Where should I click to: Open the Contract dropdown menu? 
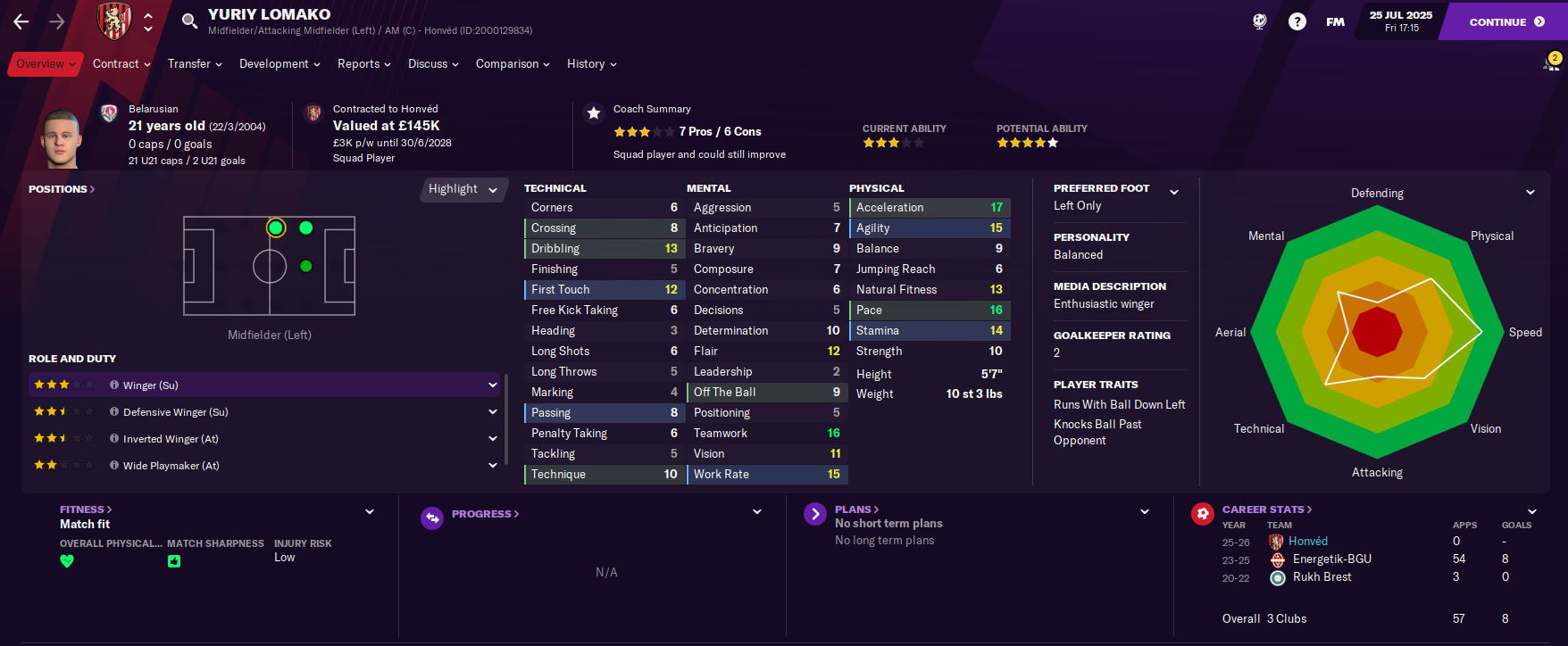(x=121, y=64)
